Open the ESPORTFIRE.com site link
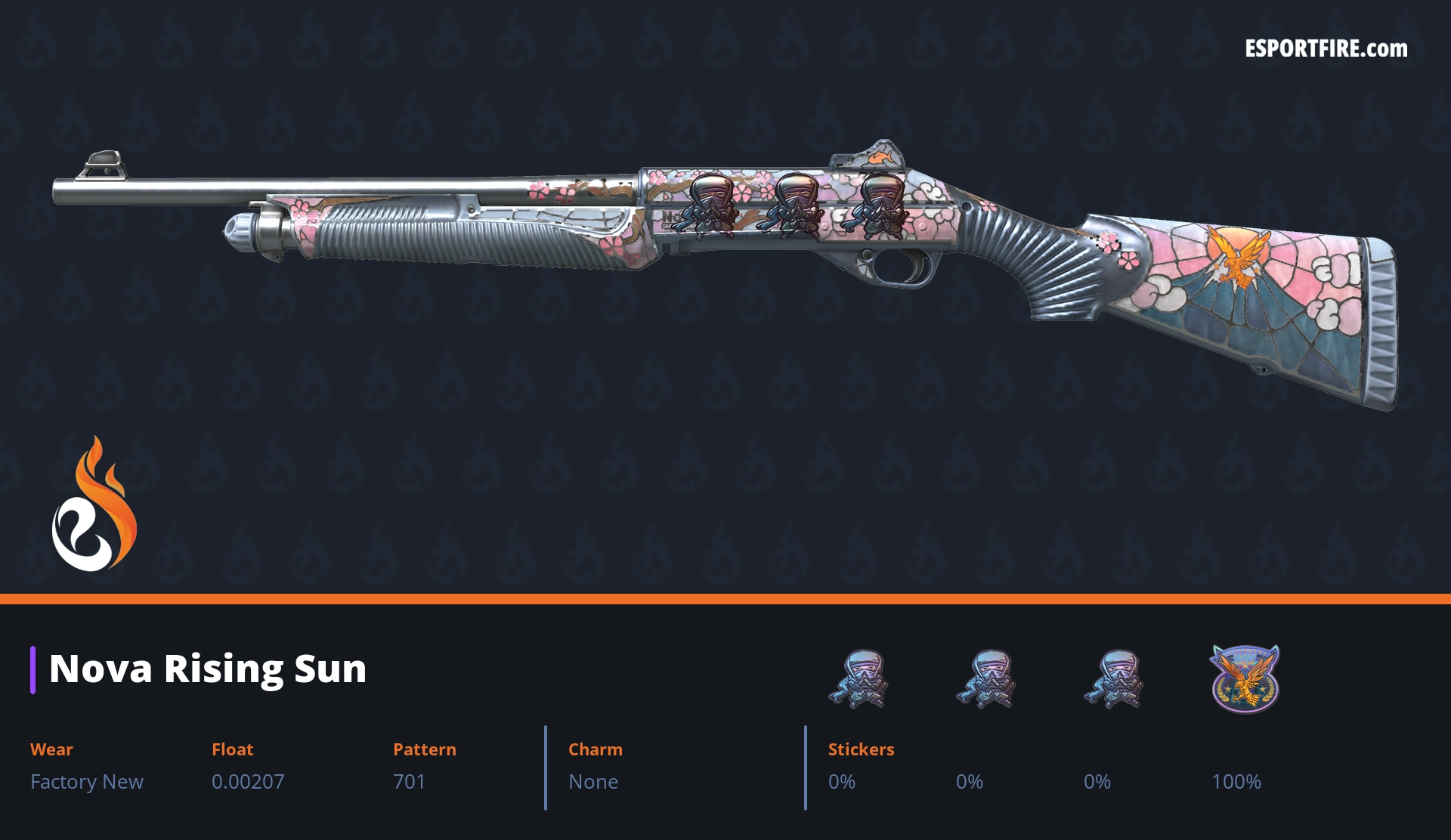Screen dimensions: 1451x840 pyautogui.click(x=1326, y=49)
